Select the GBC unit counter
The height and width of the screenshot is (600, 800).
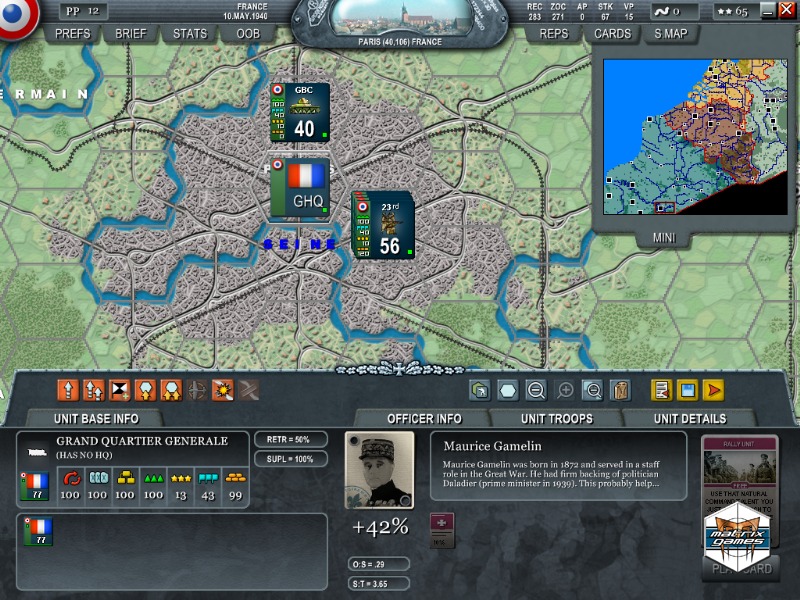[x=300, y=112]
